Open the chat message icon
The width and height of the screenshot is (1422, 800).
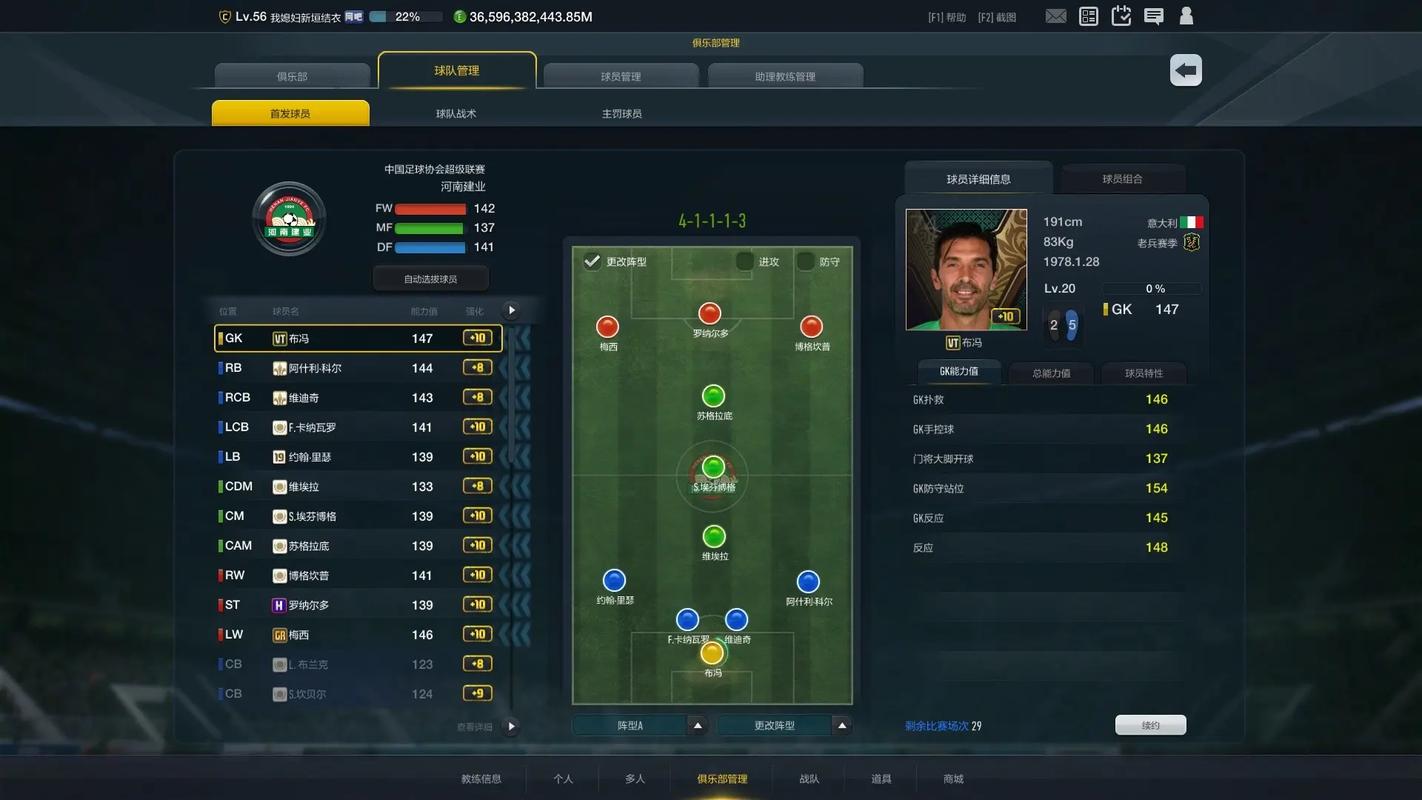[x=1153, y=16]
